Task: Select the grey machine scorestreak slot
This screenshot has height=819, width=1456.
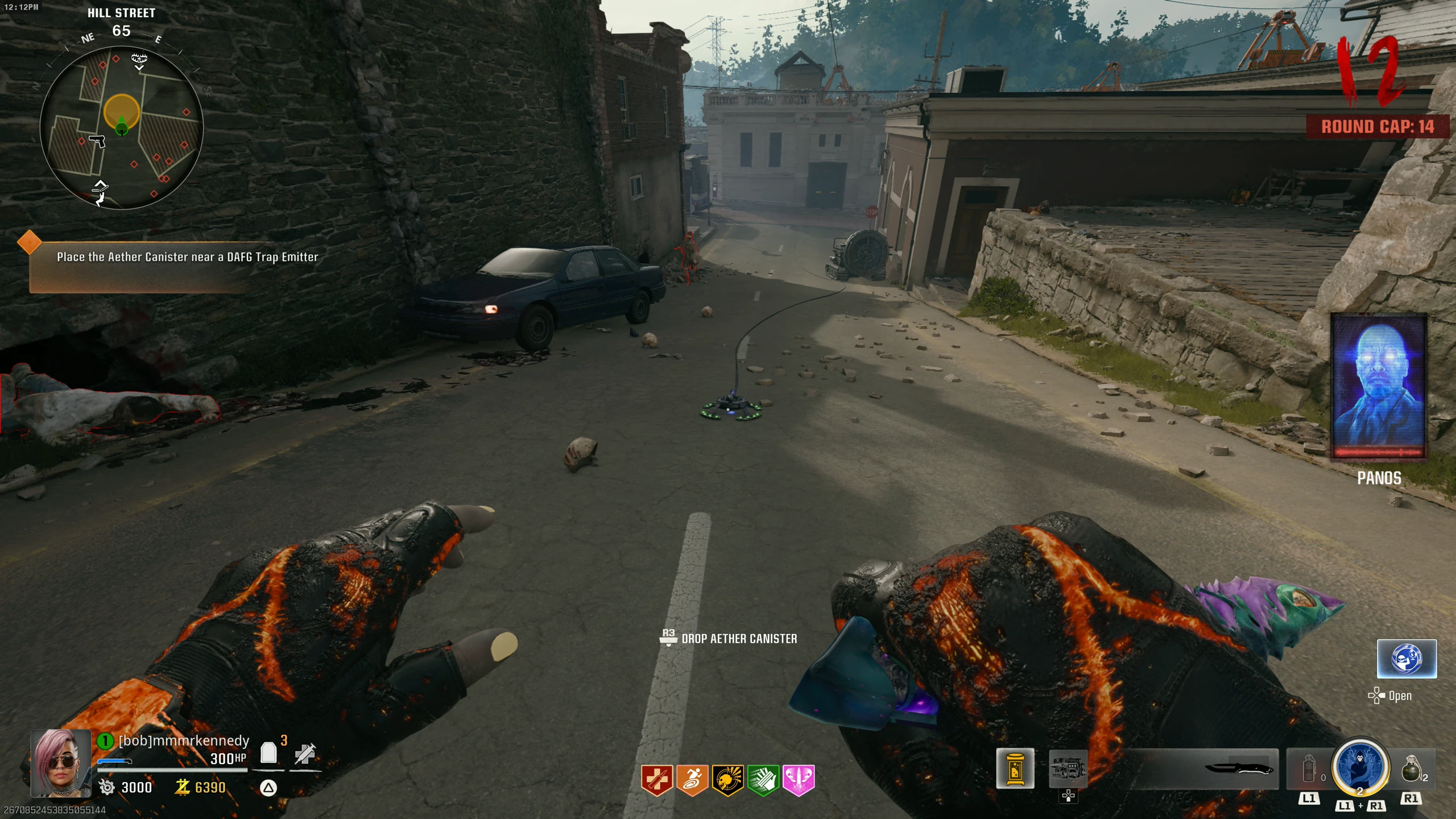Action: pos(1068,770)
